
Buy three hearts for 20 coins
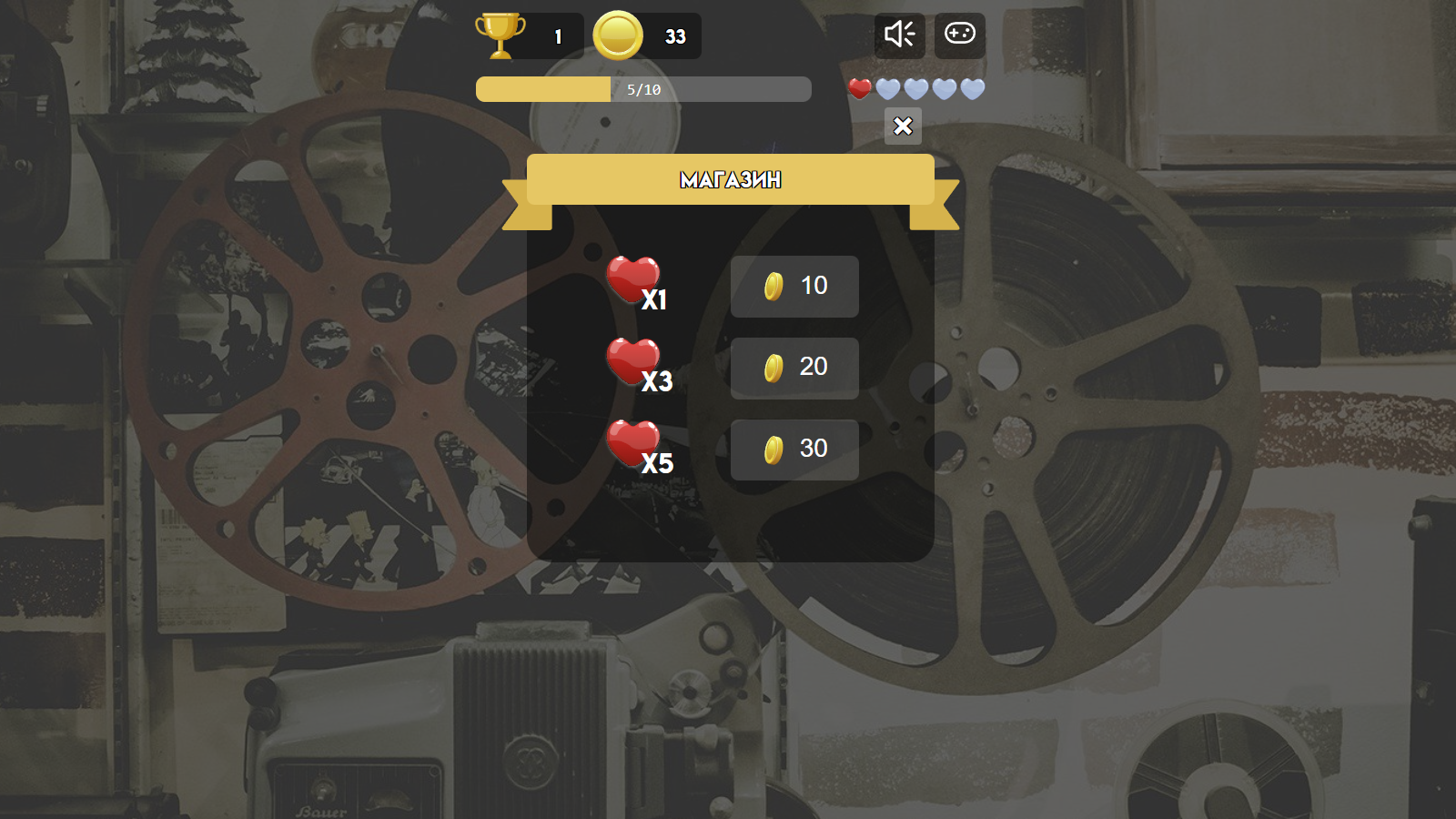coord(794,368)
